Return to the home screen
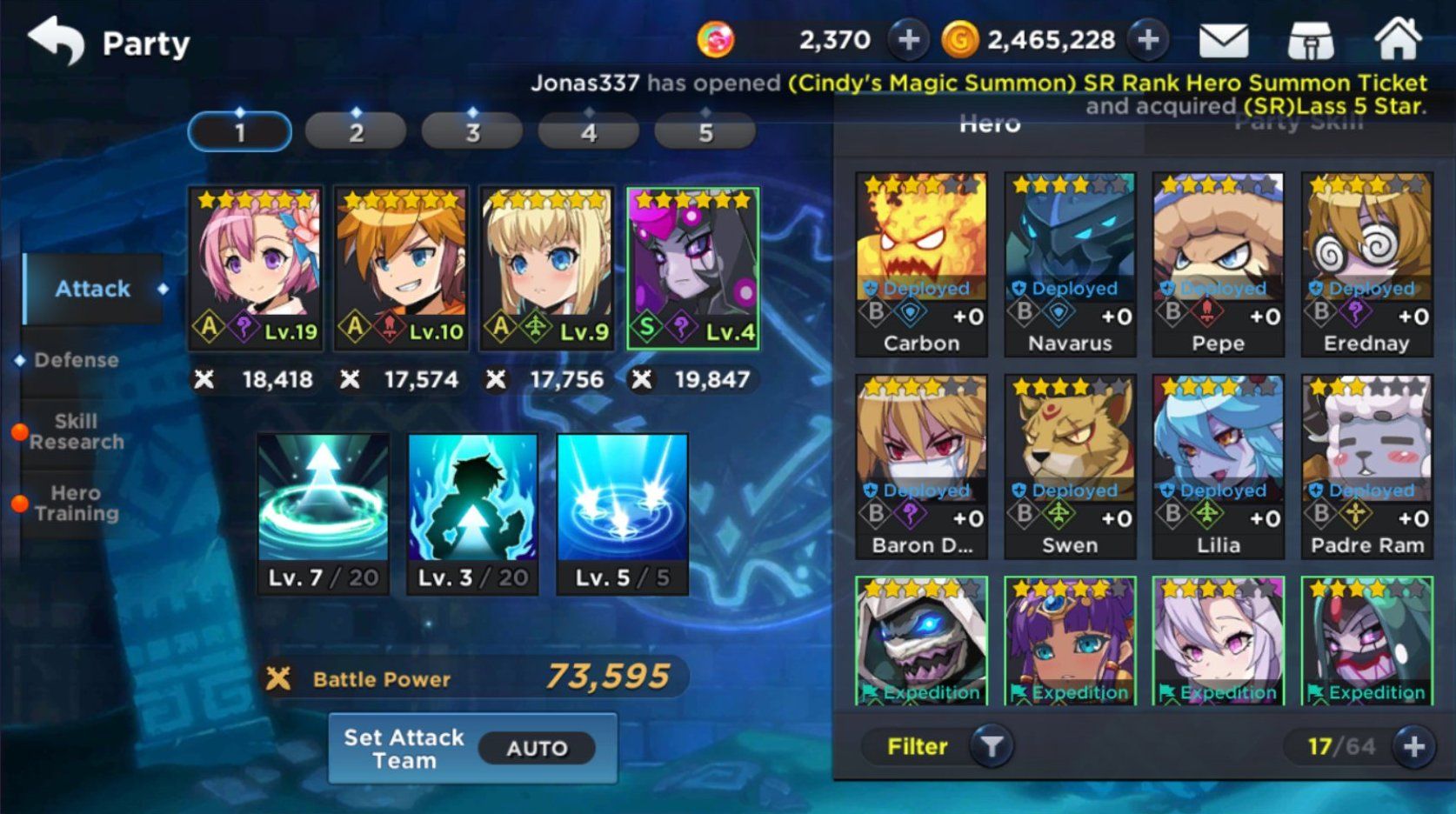The height and width of the screenshot is (814, 1456). [x=1397, y=40]
